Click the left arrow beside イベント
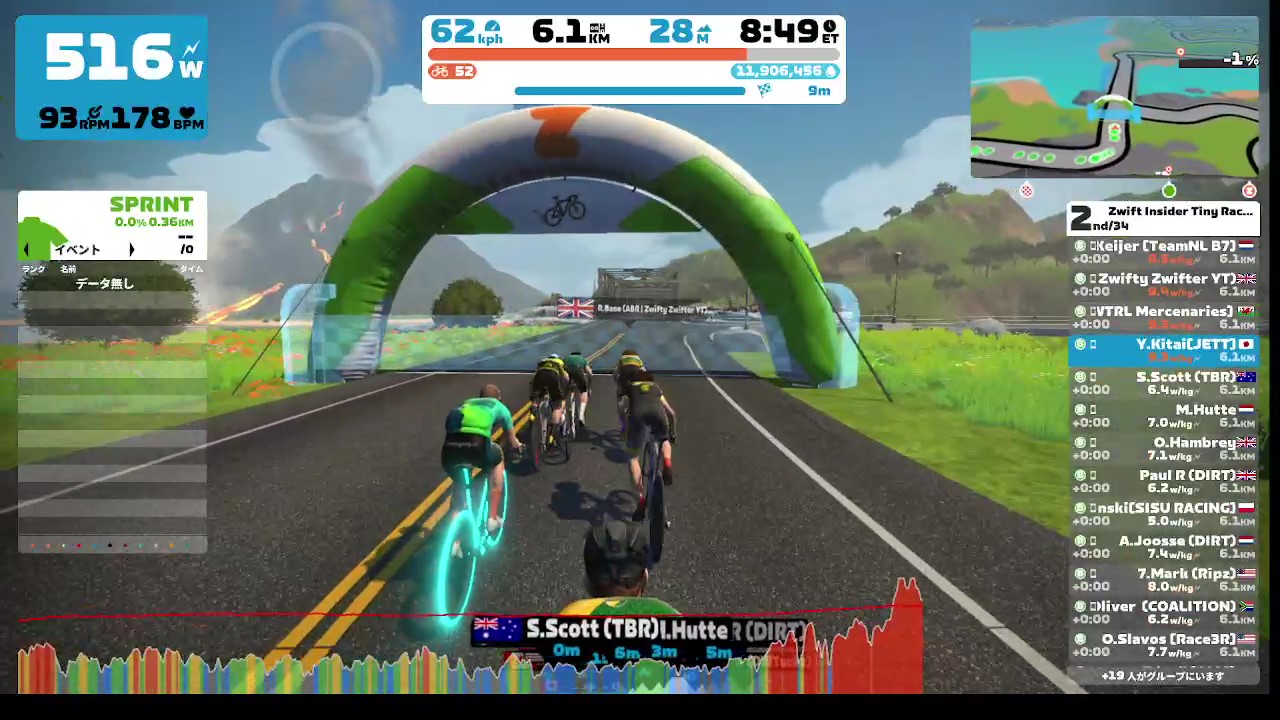 [x=27, y=250]
